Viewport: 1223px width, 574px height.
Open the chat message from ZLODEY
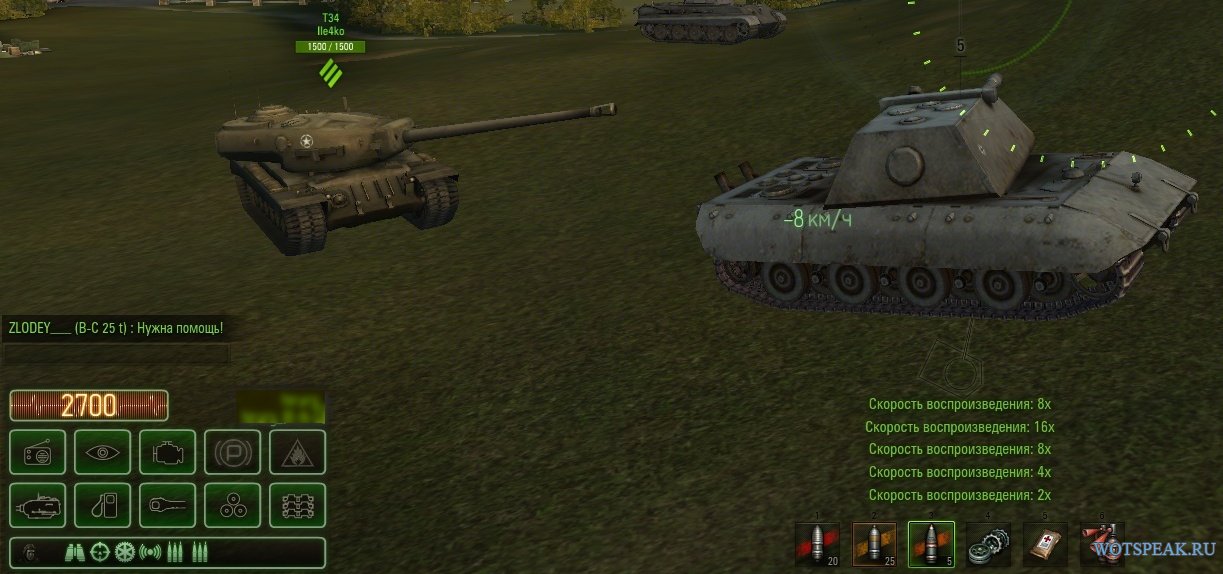pyautogui.click(x=115, y=328)
